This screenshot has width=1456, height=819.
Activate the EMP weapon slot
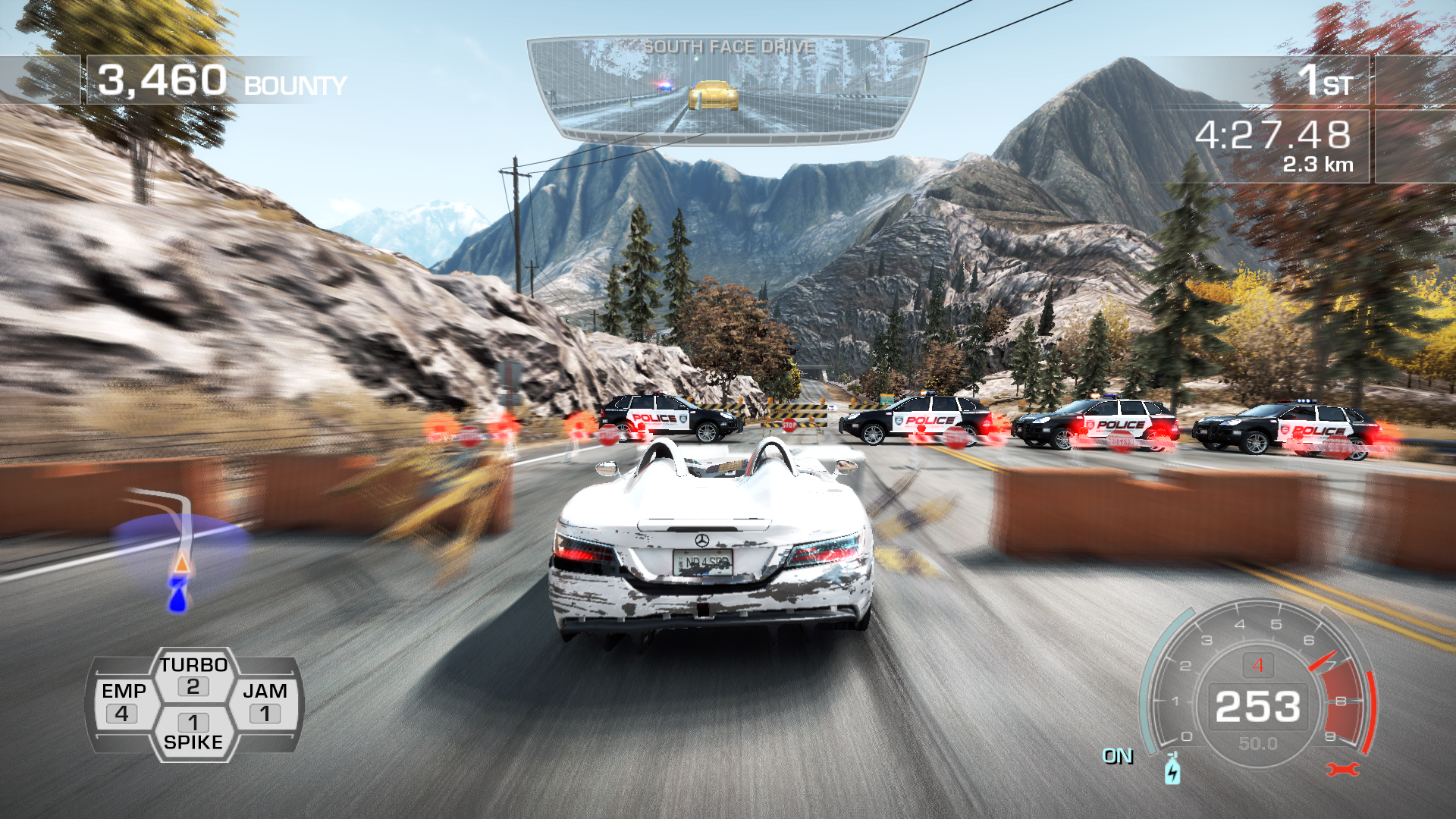(x=124, y=703)
